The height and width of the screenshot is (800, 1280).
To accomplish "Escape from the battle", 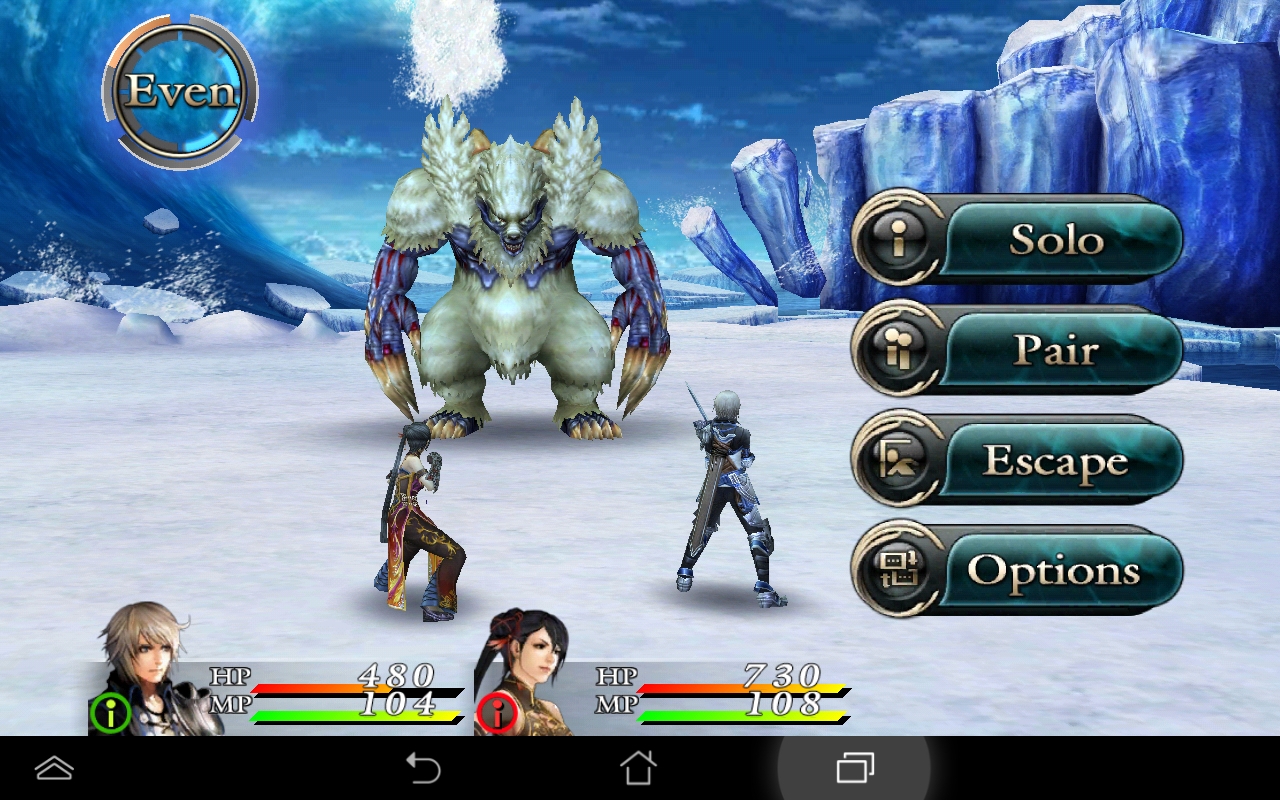I will pyautogui.click(x=1018, y=461).
